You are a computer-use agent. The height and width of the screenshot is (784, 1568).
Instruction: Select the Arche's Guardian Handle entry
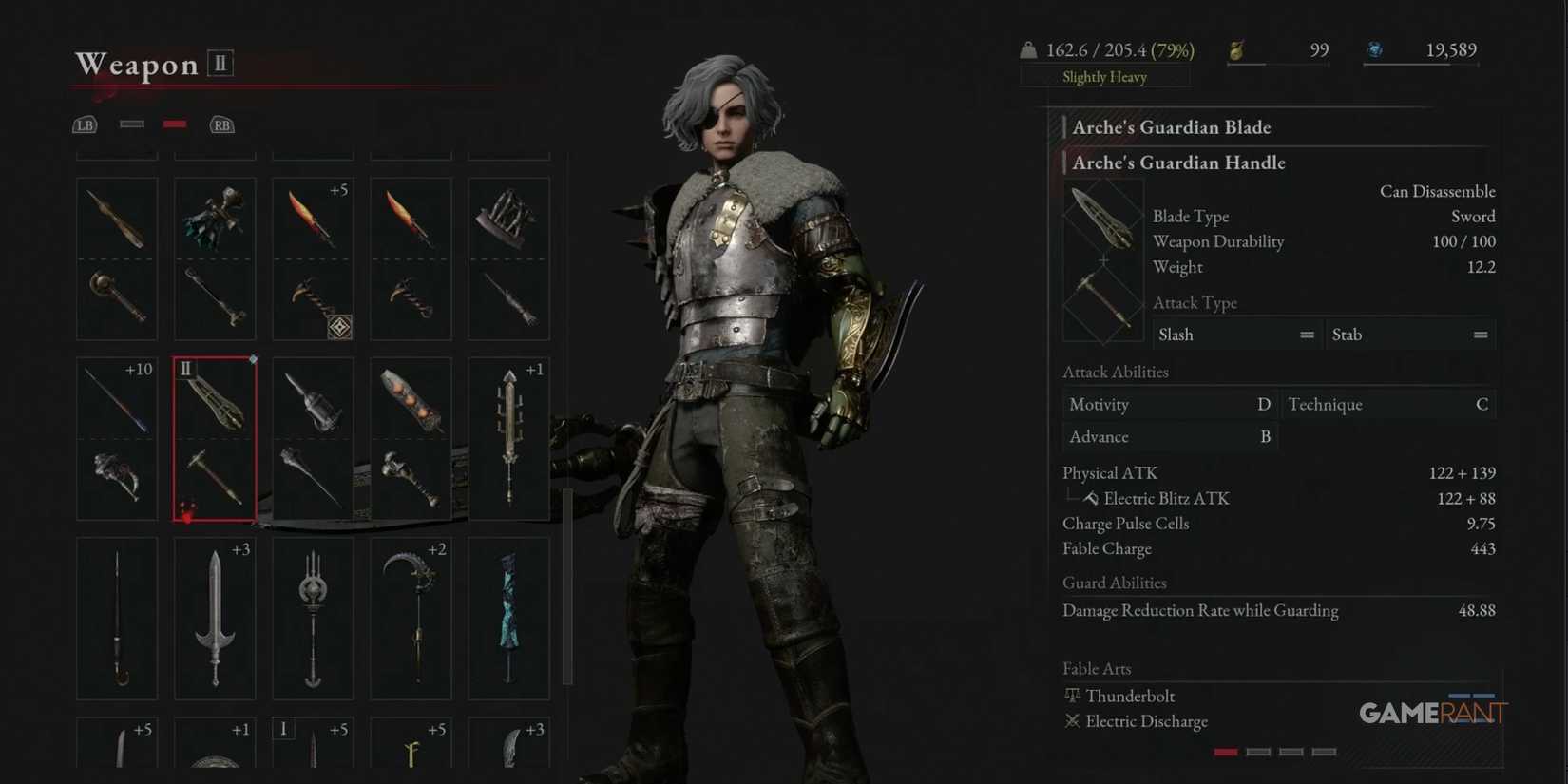click(1178, 163)
